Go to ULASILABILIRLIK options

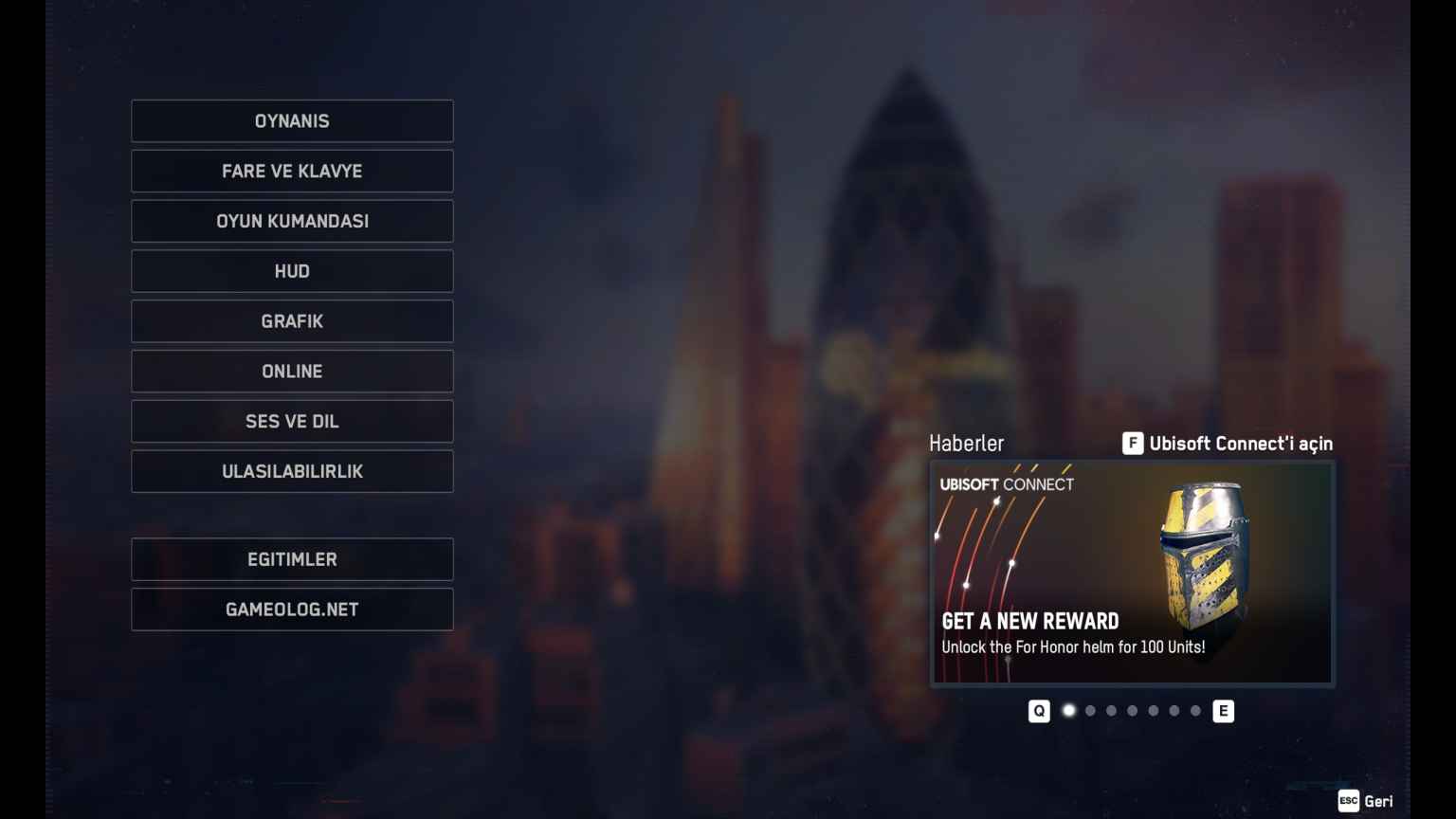pyautogui.click(x=292, y=472)
